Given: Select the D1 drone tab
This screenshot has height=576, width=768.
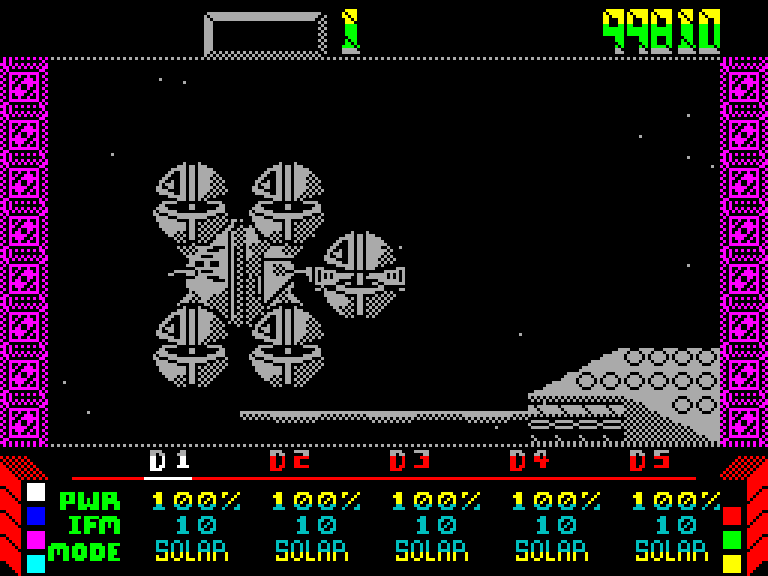Looking at the screenshot, I should [x=168, y=461].
